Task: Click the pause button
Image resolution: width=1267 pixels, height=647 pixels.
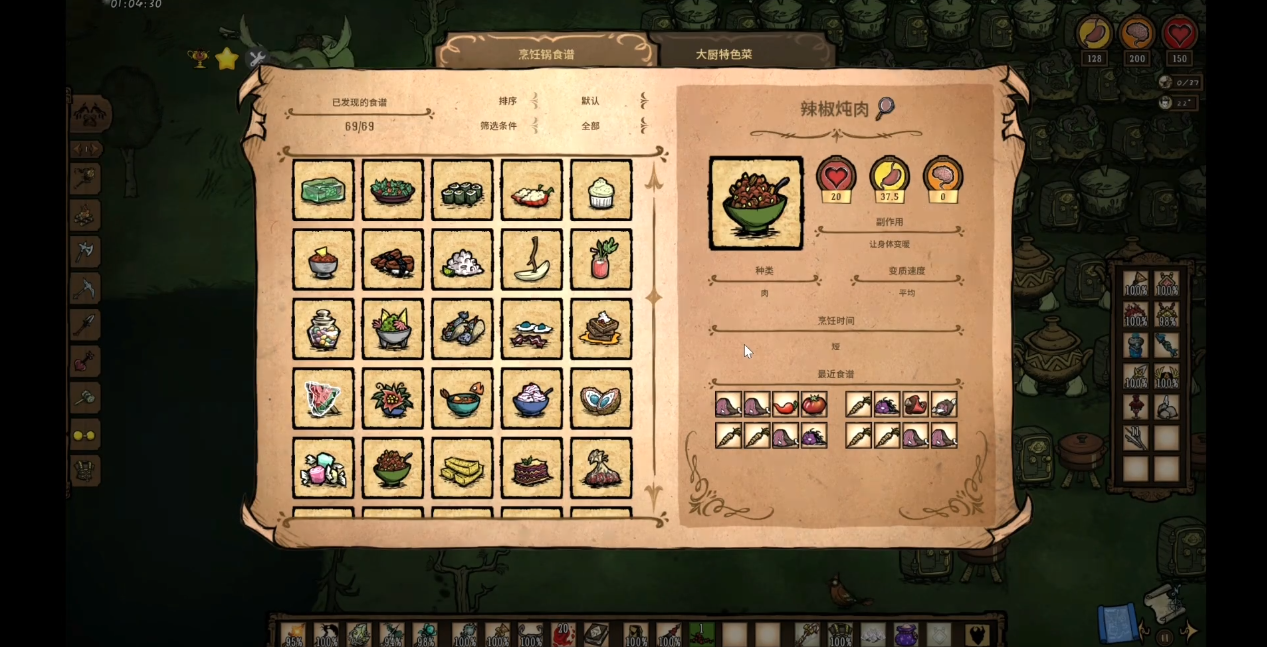Action: point(1165,636)
